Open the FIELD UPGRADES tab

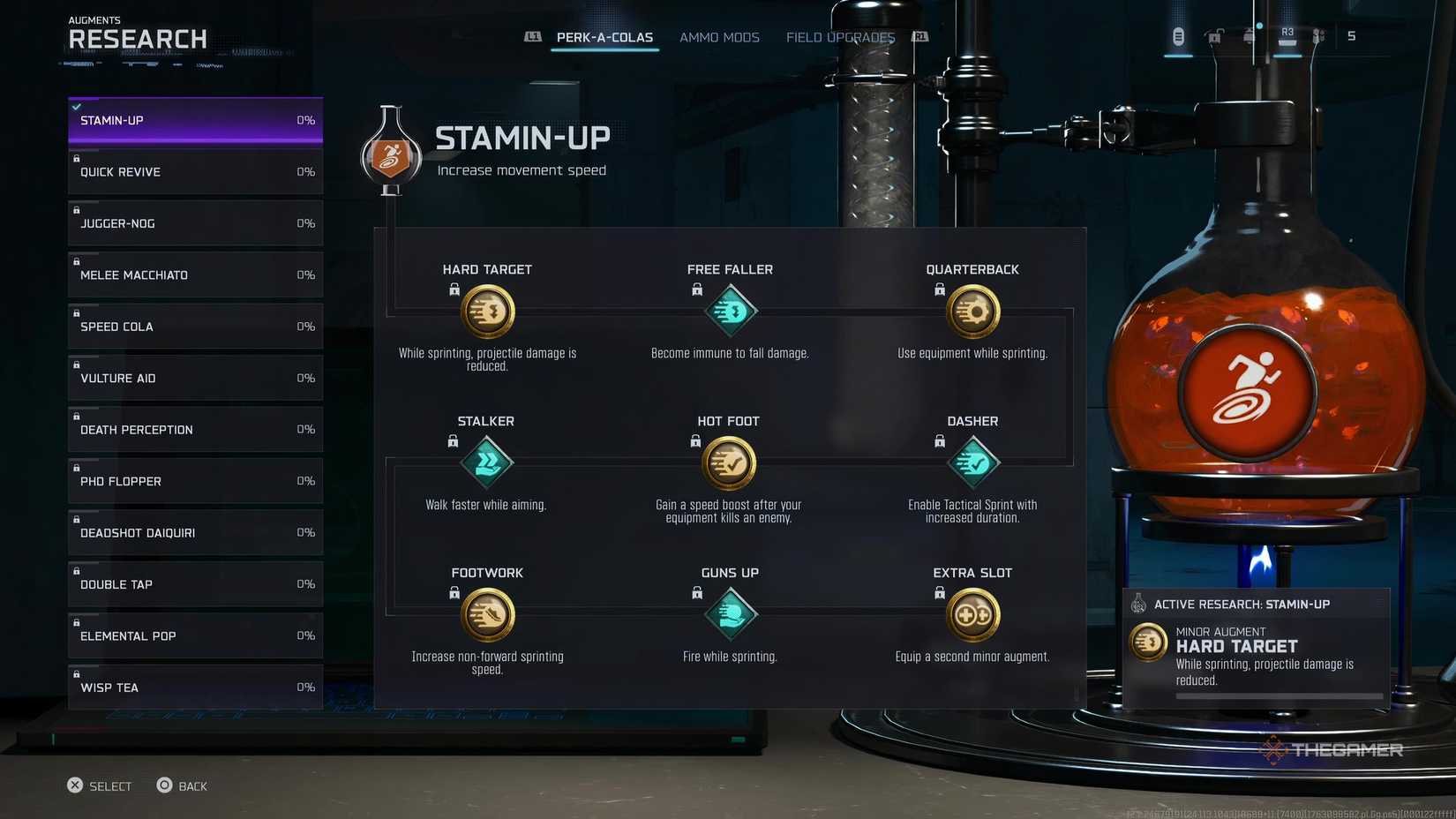coord(838,37)
